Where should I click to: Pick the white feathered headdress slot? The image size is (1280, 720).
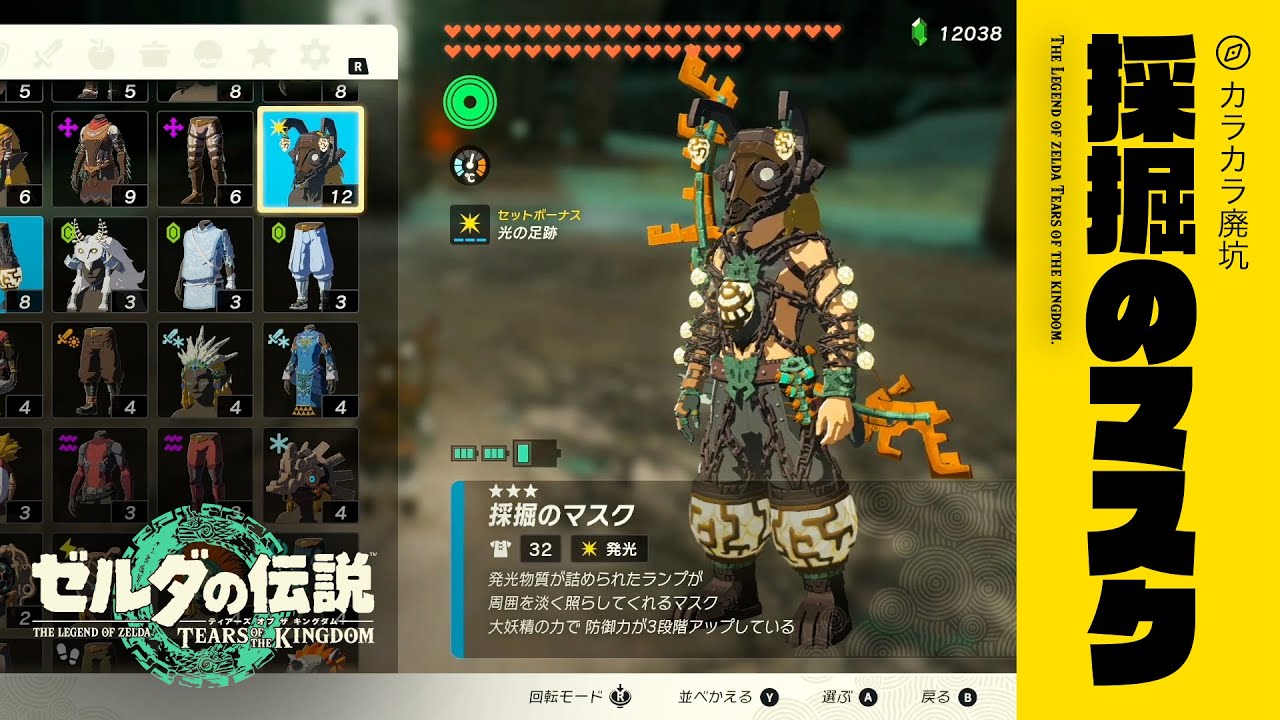click(x=205, y=370)
